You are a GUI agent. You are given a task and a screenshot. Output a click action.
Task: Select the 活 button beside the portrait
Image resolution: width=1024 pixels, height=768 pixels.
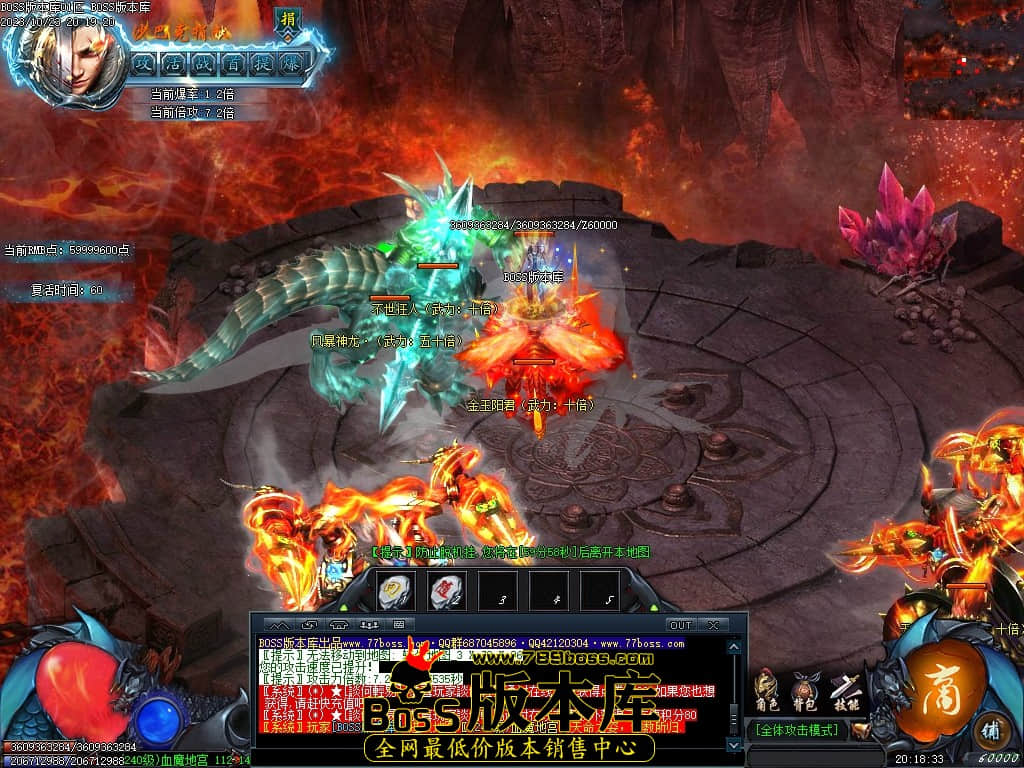click(173, 62)
